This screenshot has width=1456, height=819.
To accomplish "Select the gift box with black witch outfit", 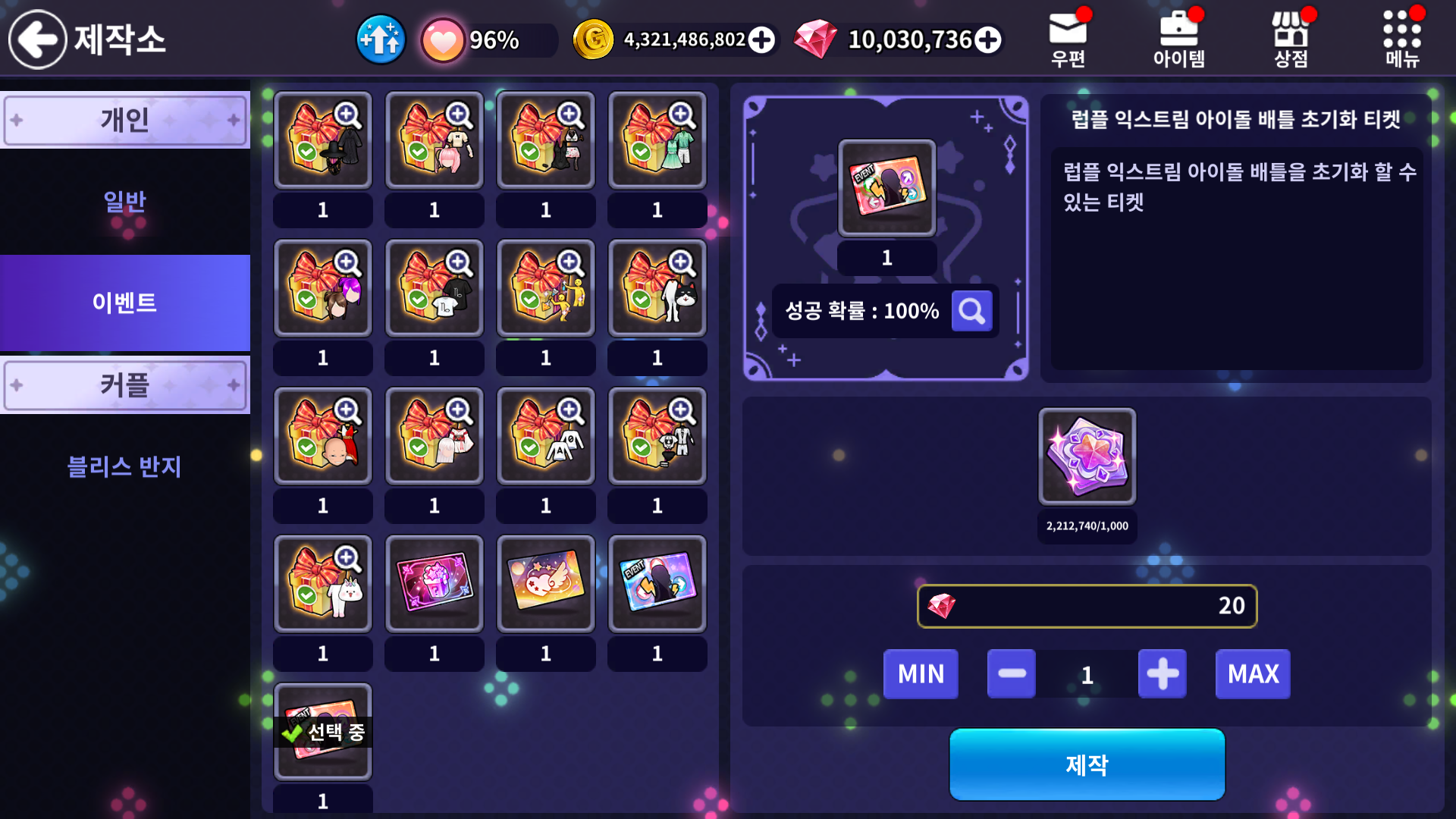I will [323, 141].
